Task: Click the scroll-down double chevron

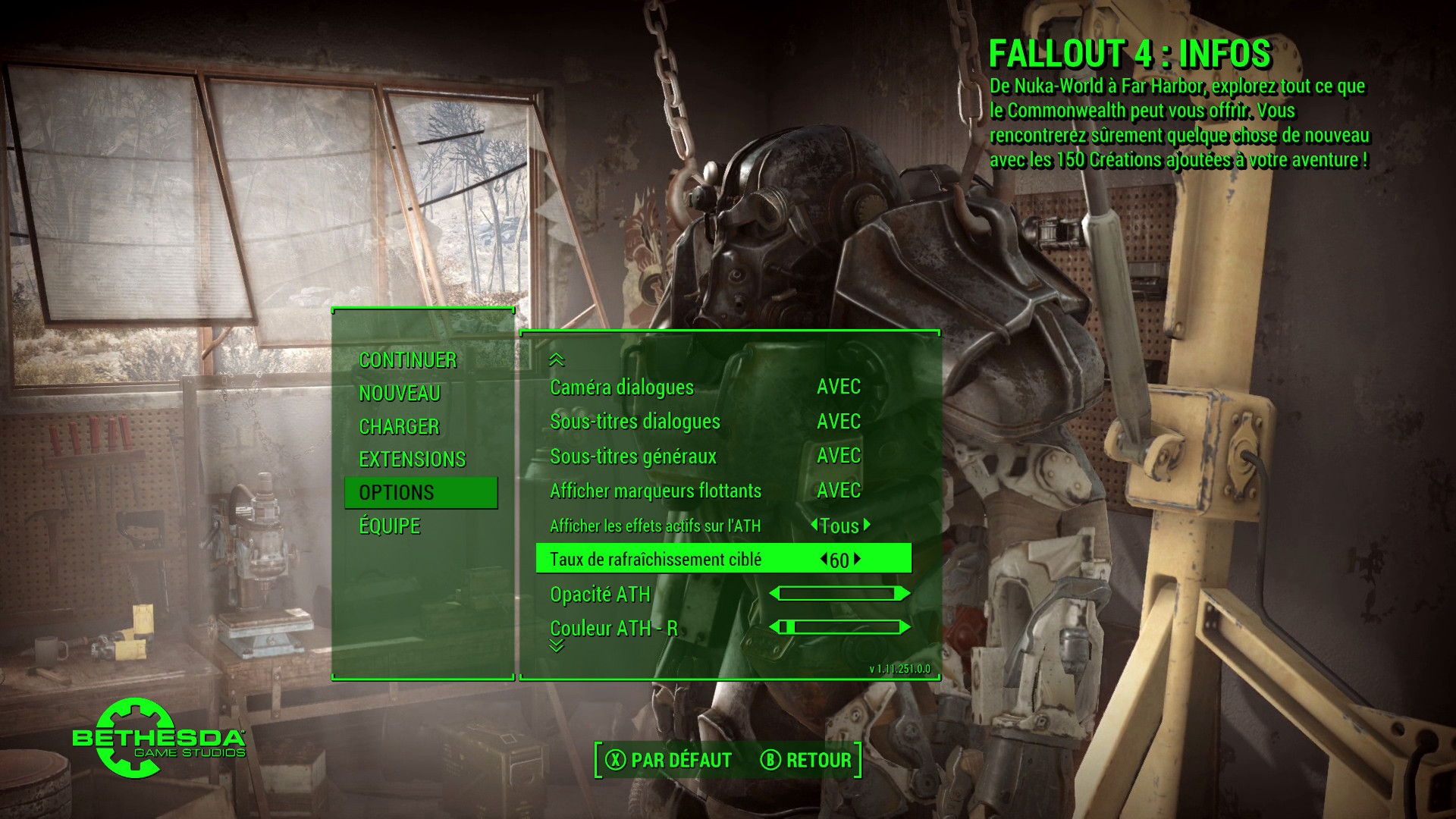Action: pos(557,646)
